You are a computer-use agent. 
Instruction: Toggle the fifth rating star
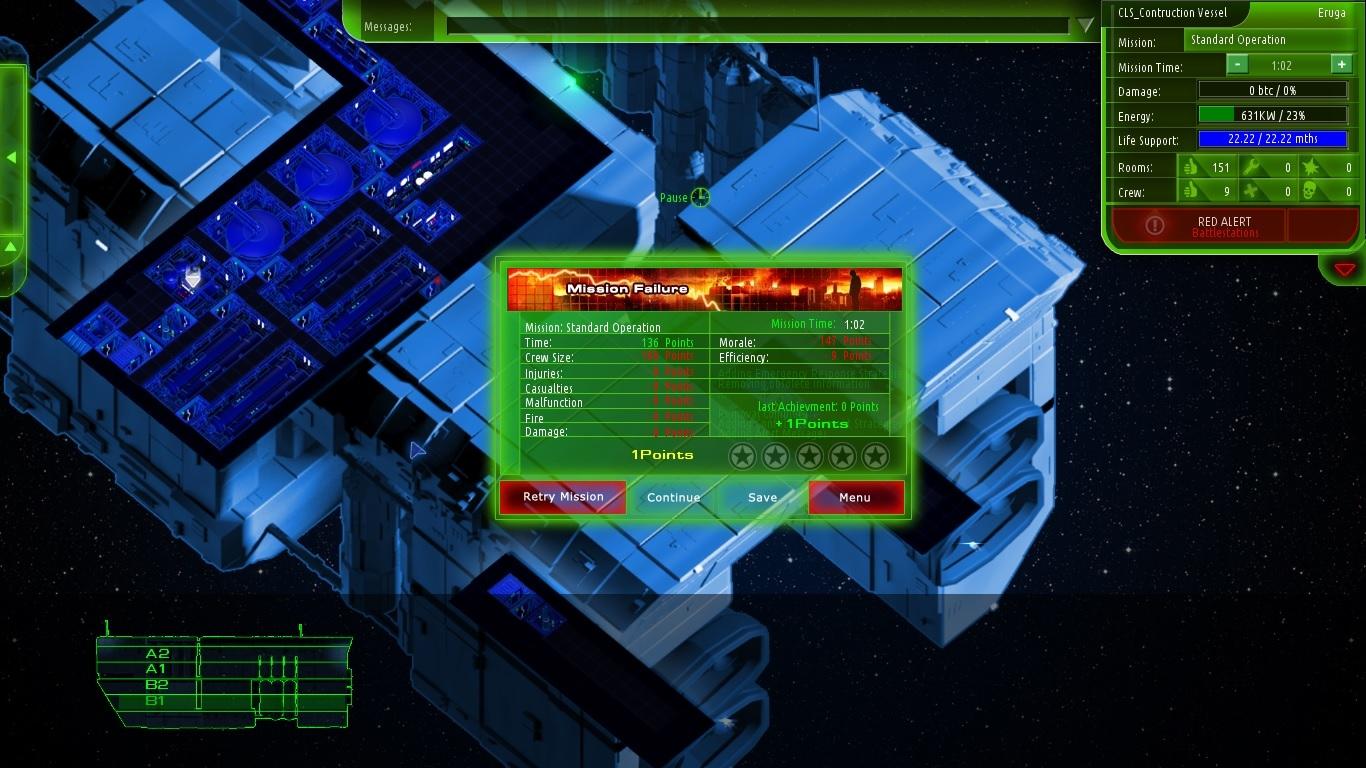click(875, 455)
